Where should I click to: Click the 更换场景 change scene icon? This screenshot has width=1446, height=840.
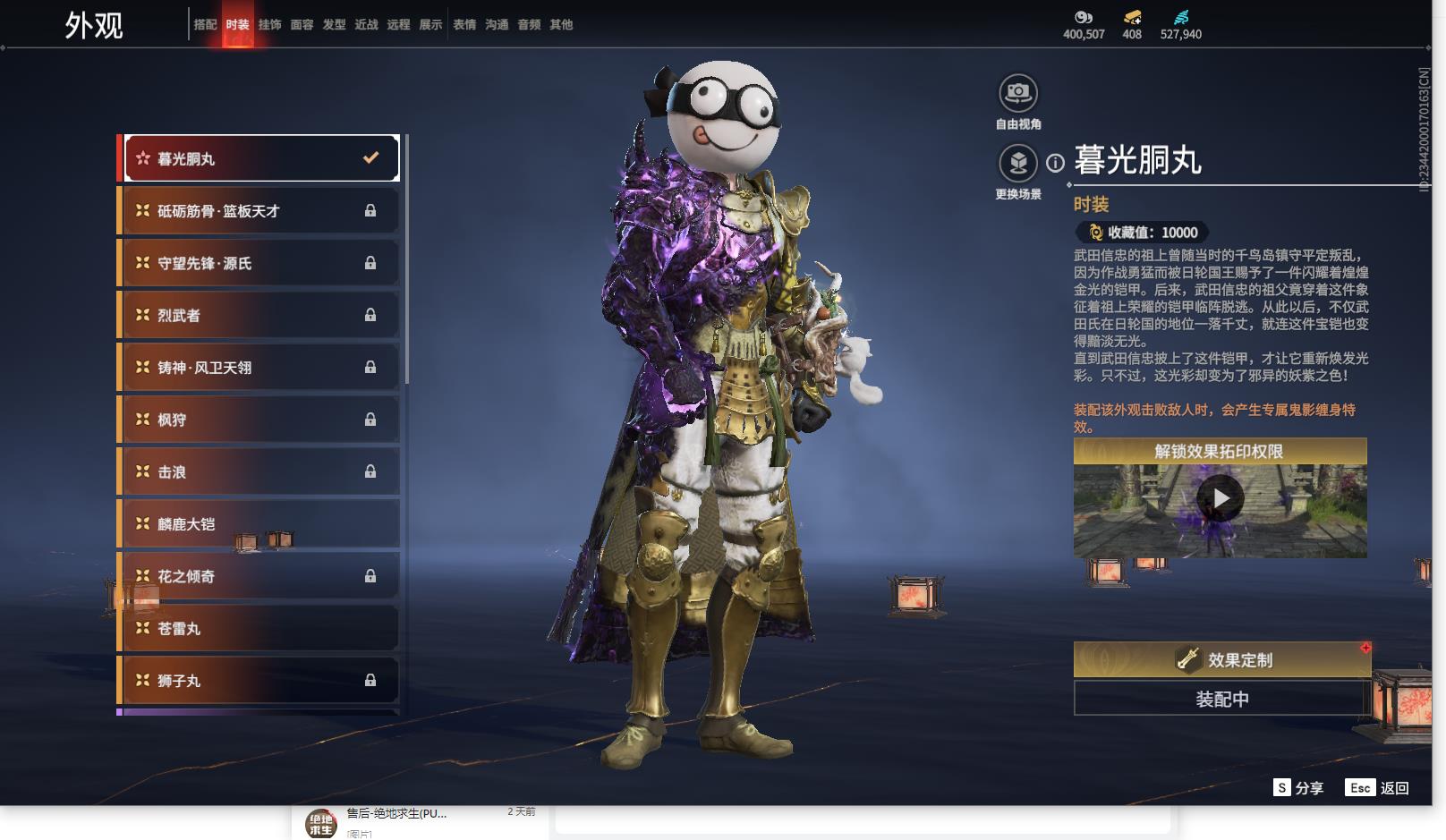tap(1017, 163)
